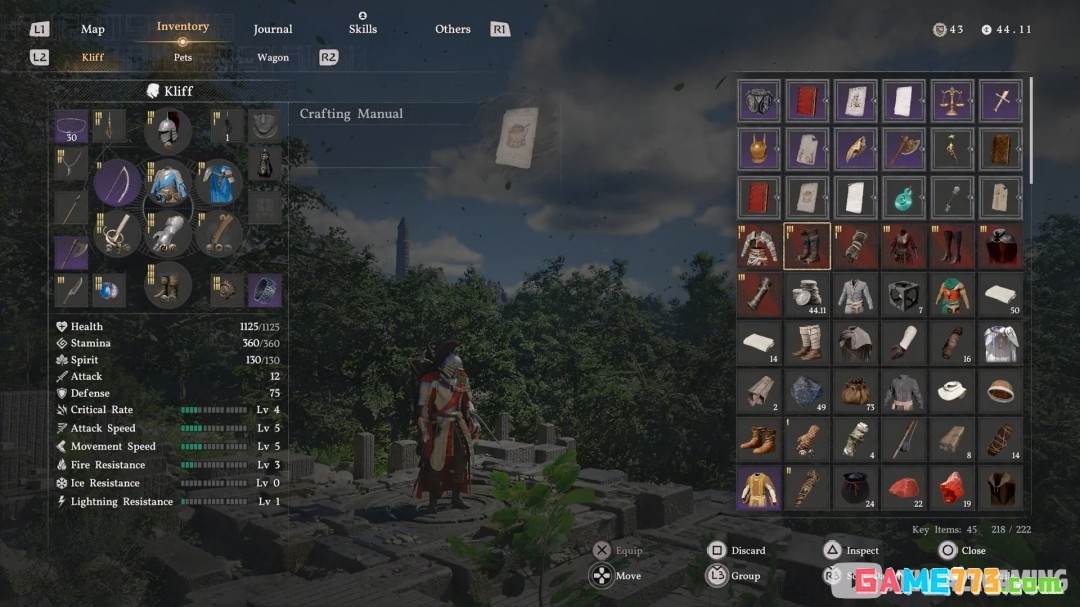Show the Pets inventory sub-tab

(x=183, y=58)
